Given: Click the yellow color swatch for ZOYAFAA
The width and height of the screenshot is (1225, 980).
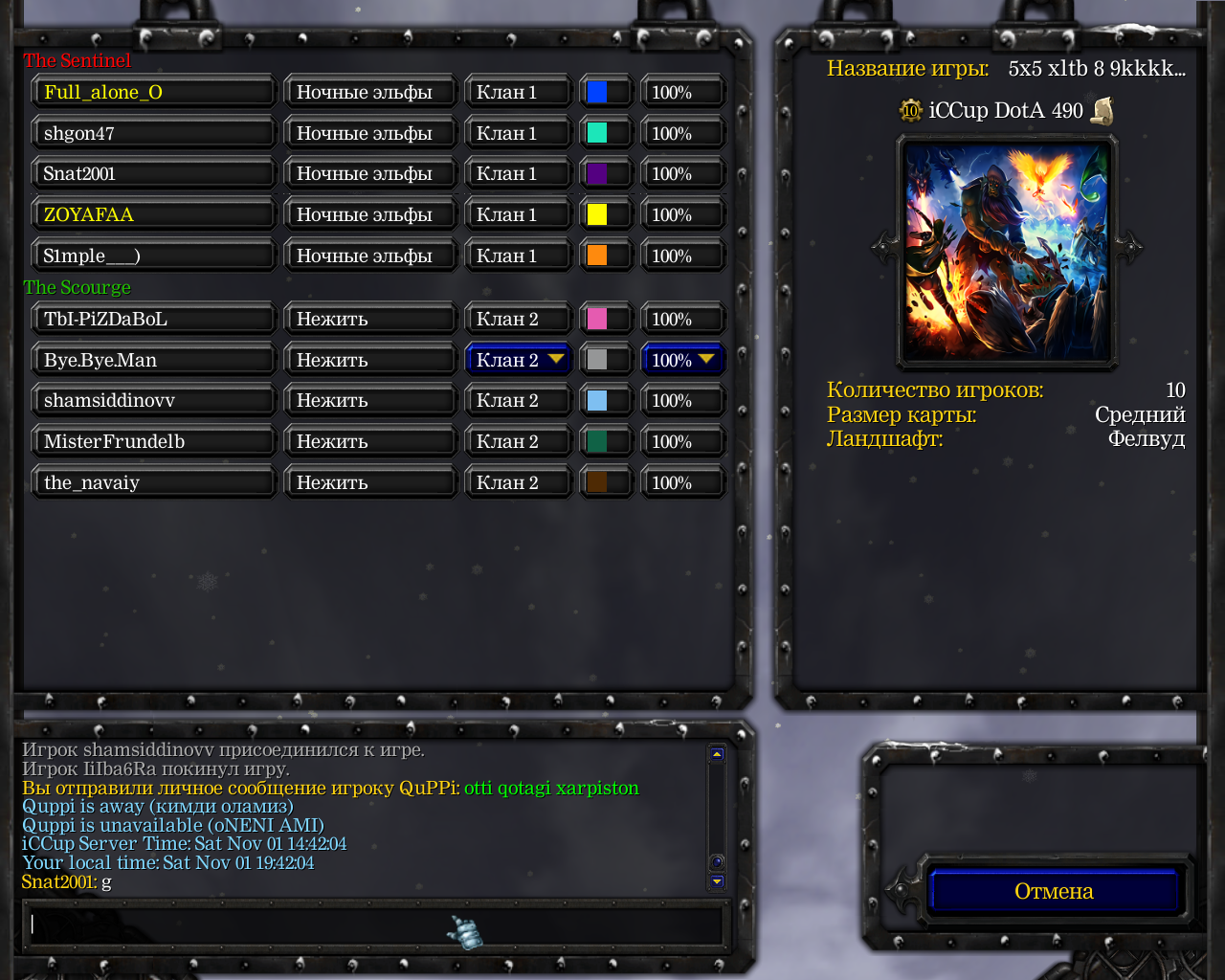Looking at the screenshot, I should click(597, 215).
